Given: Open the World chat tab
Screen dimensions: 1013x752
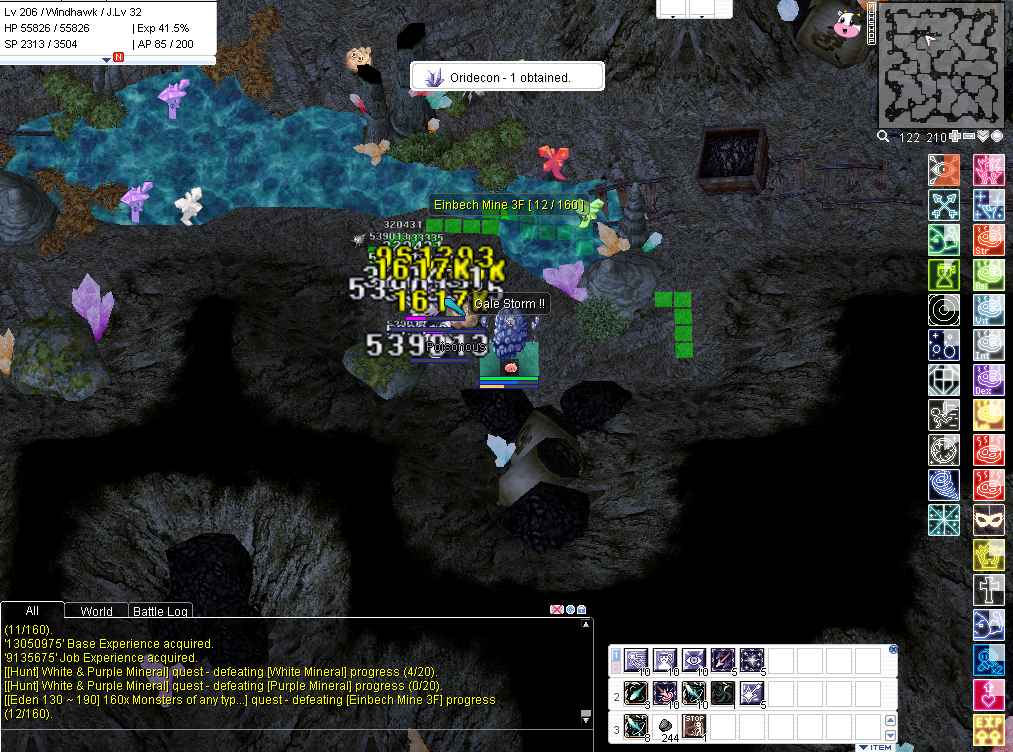Looking at the screenshot, I should (x=96, y=611).
